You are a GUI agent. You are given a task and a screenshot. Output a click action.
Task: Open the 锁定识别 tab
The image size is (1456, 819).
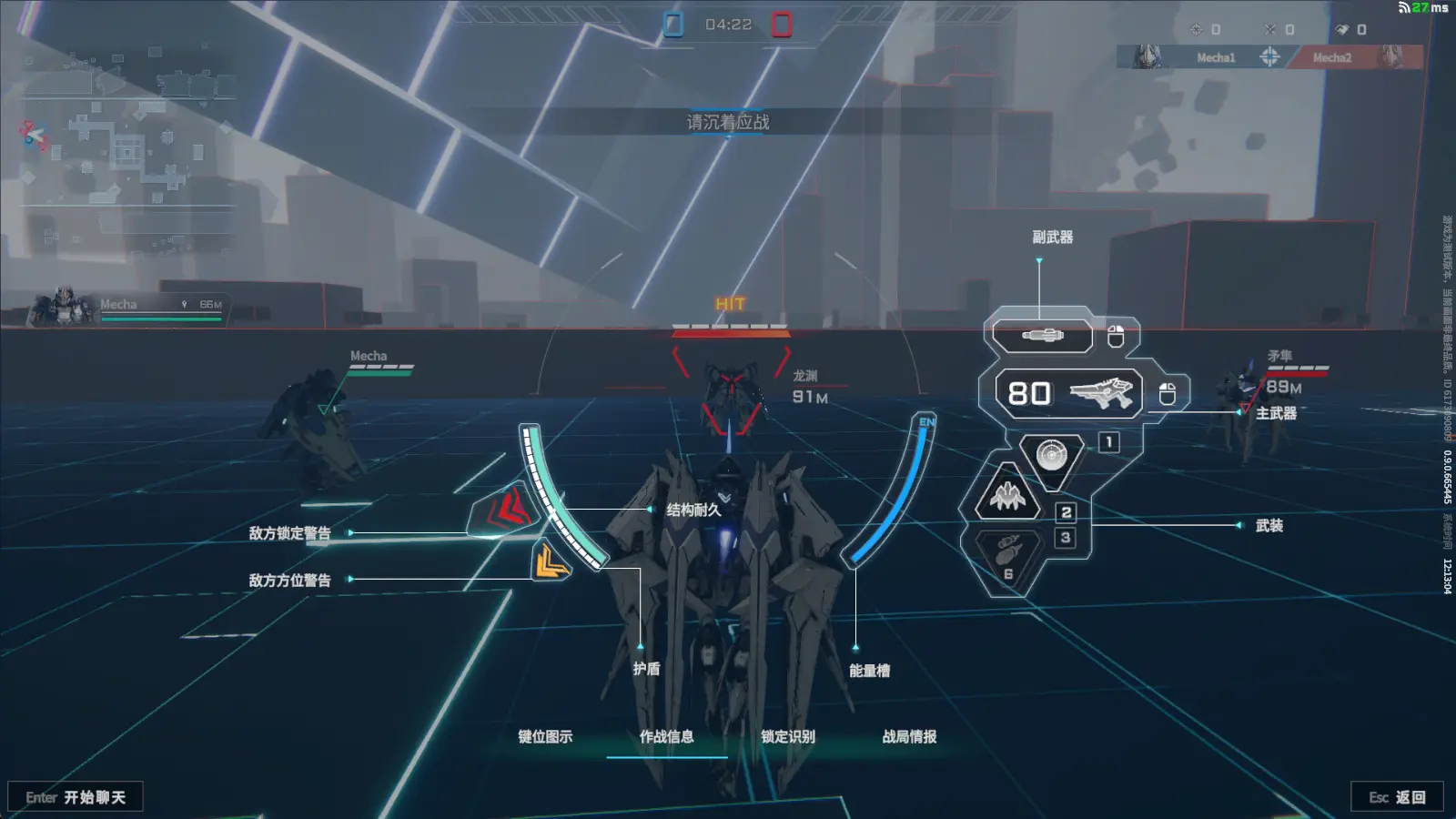788,737
